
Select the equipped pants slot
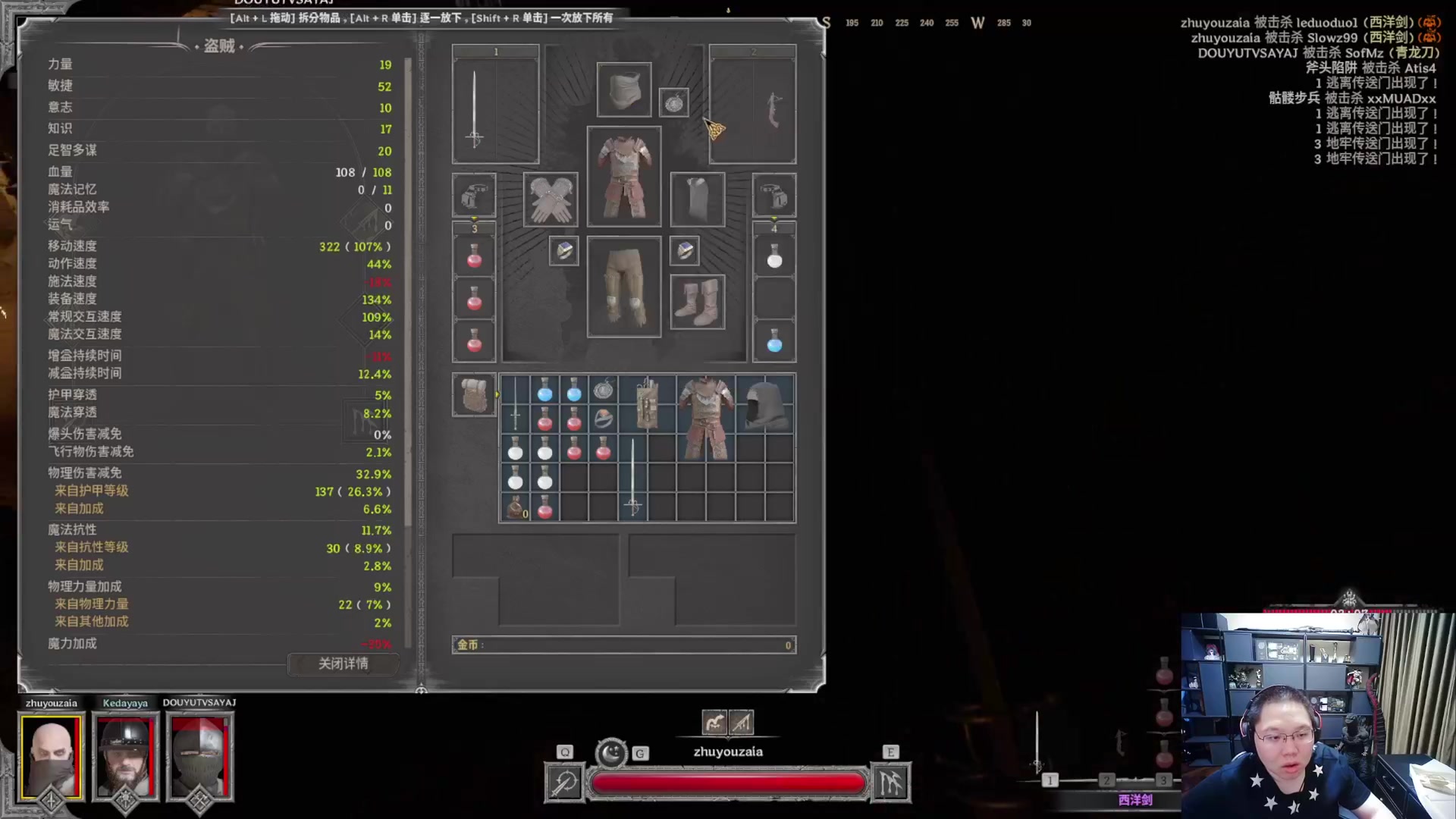pos(623,287)
